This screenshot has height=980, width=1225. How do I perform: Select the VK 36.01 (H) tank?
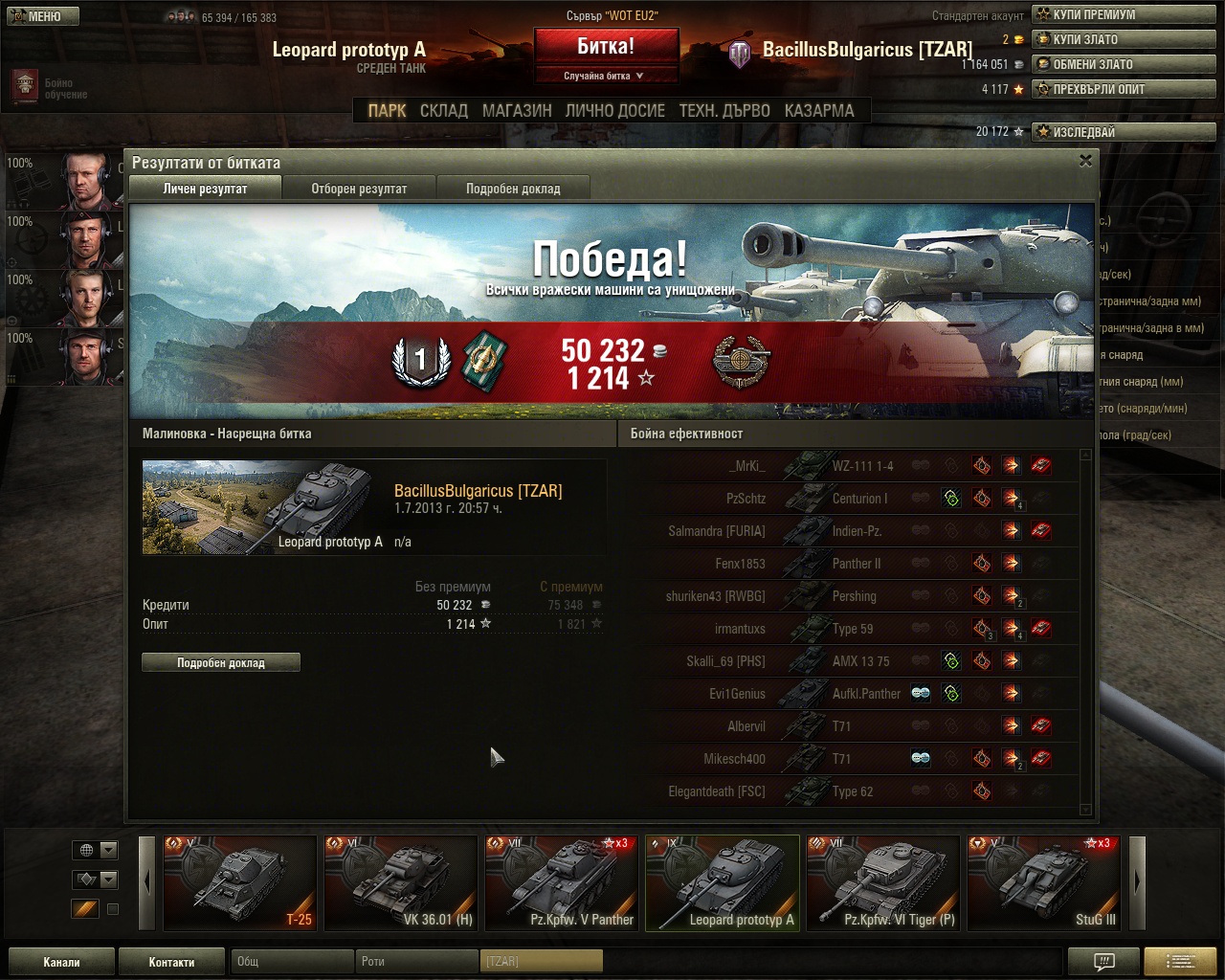401,882
